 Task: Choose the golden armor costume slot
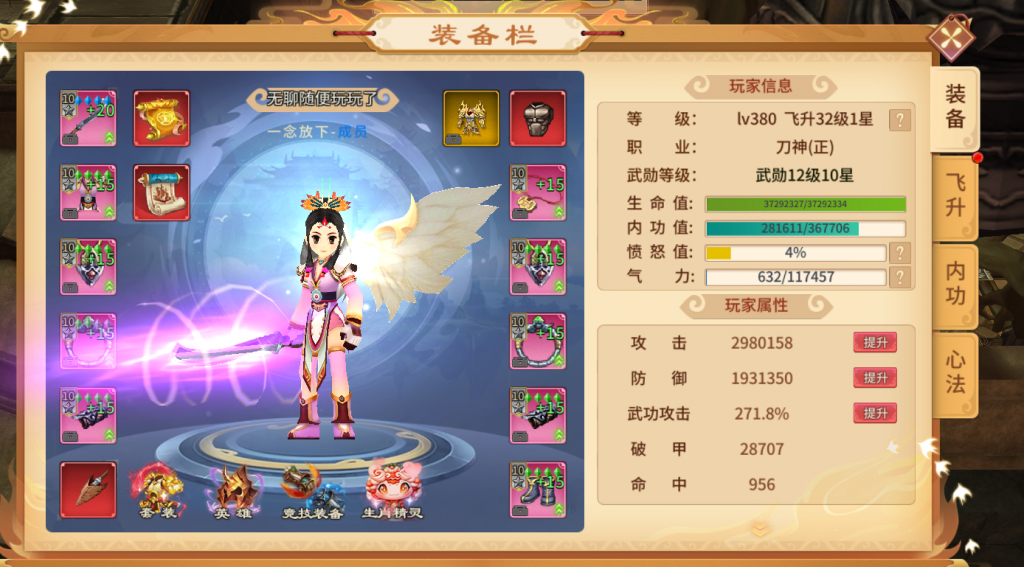471,119
